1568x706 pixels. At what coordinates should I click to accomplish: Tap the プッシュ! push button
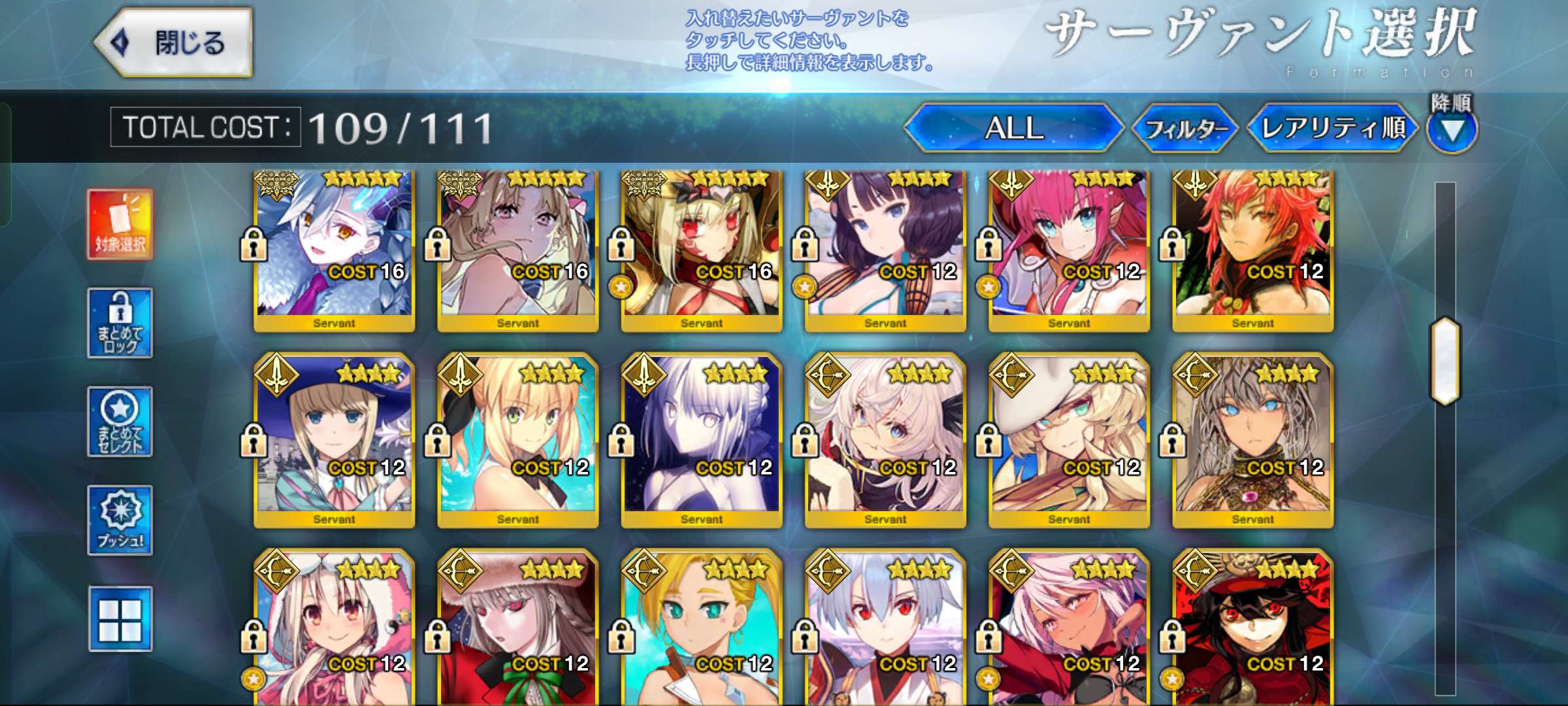(x=120, y=520)
